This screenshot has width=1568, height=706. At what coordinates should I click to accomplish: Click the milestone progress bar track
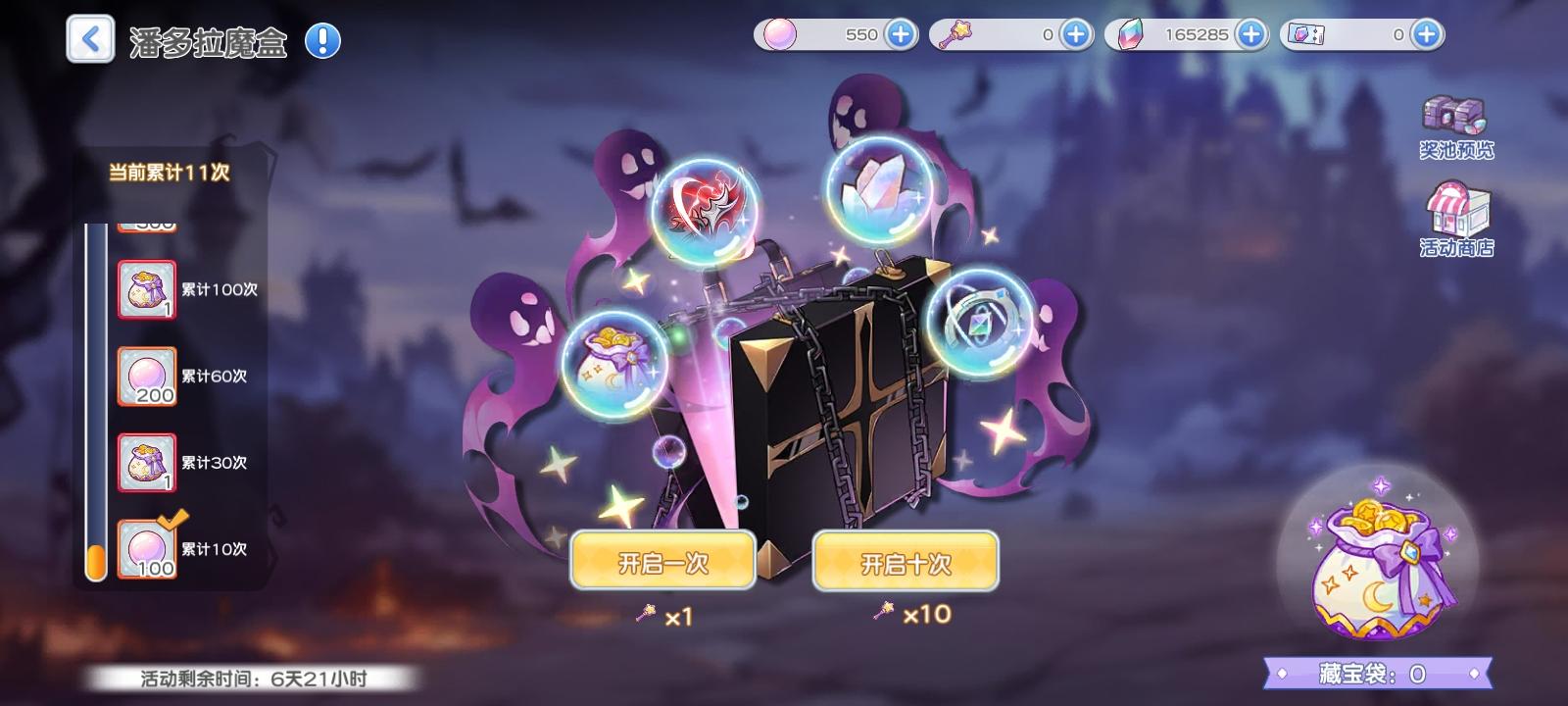(96, 392)
